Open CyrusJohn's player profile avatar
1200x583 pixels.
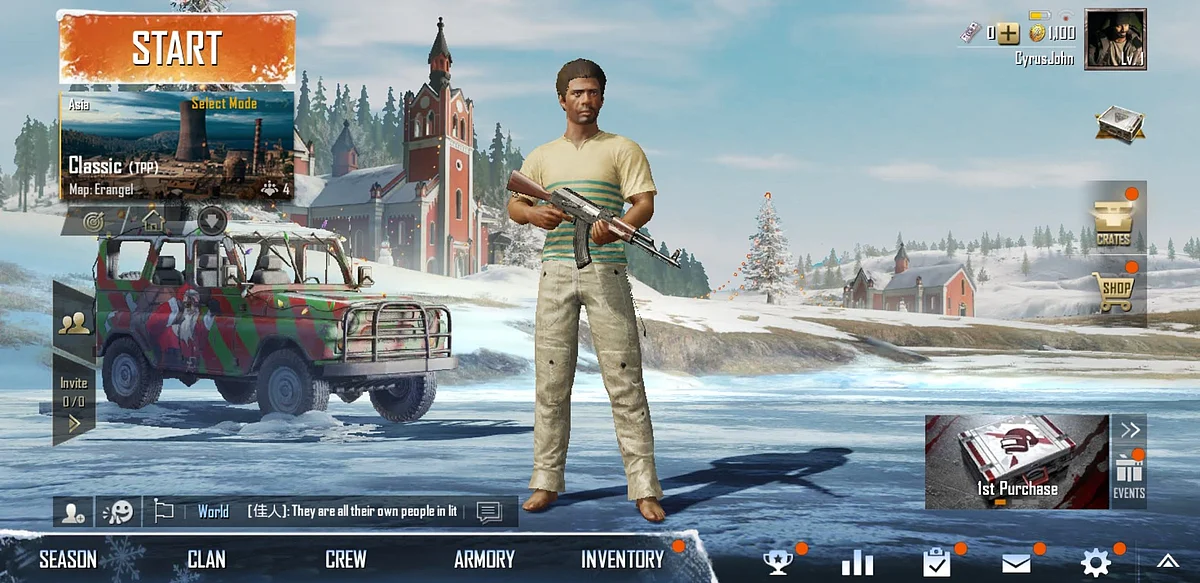pyautogui.click(x=1115, y=39)
